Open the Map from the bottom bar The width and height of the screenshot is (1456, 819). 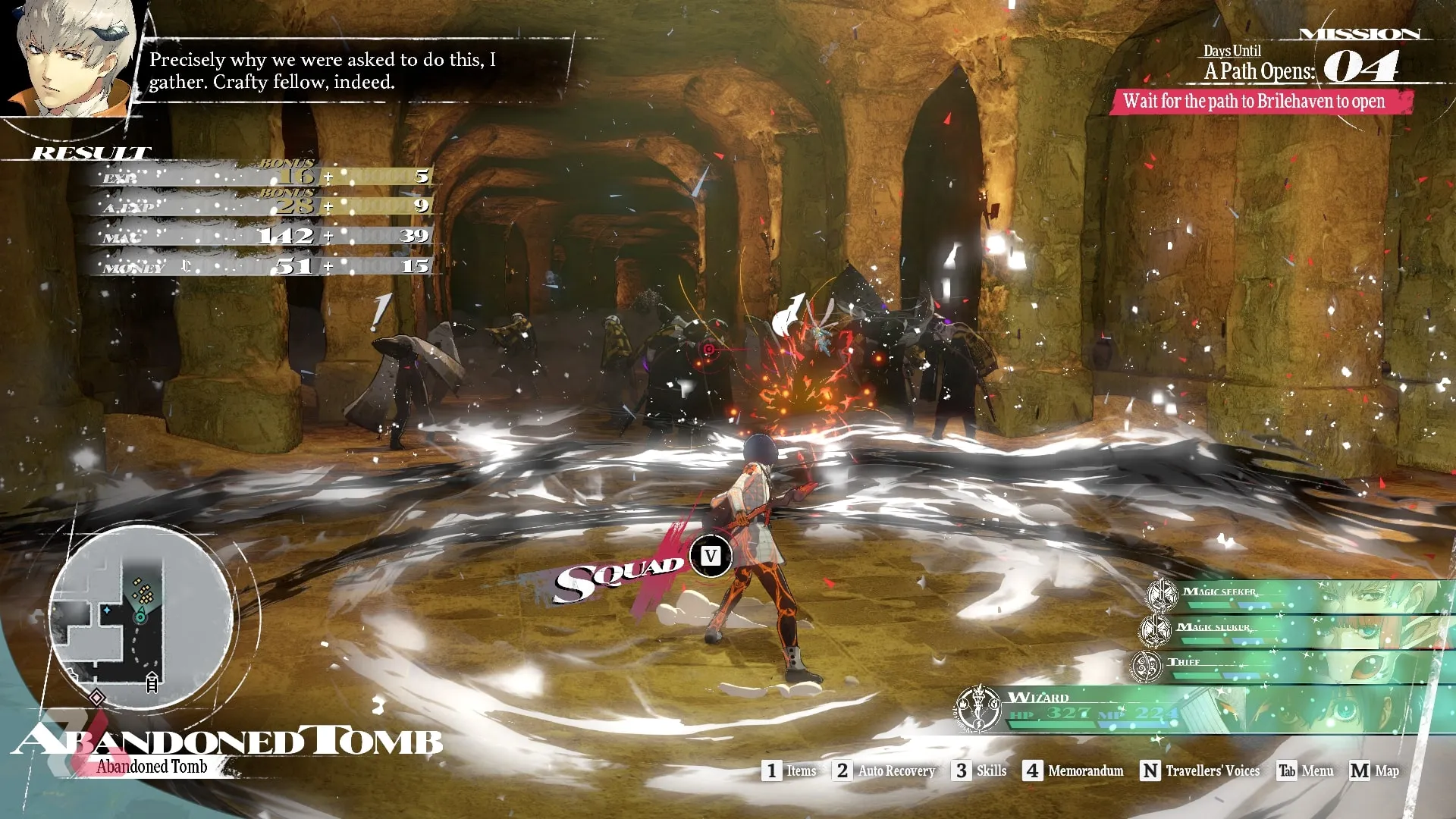point(1374,770)
